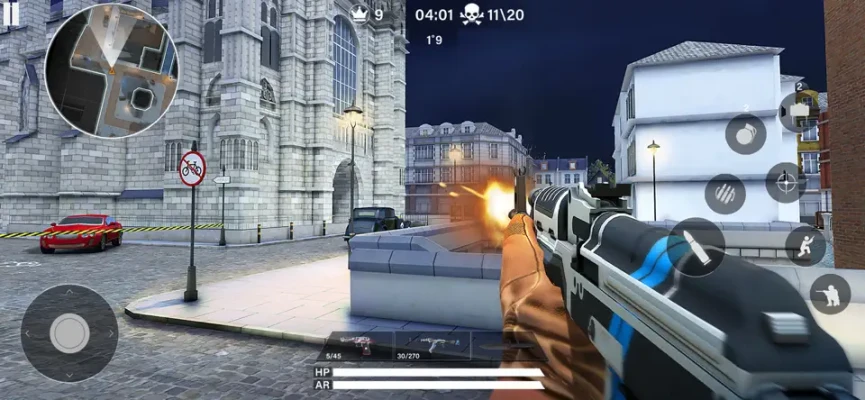Image resolution: width=865 pixels, height=400 pixels.
Task: Fire the weapon with the single-bullet button
Action: [x=696, y=246]
